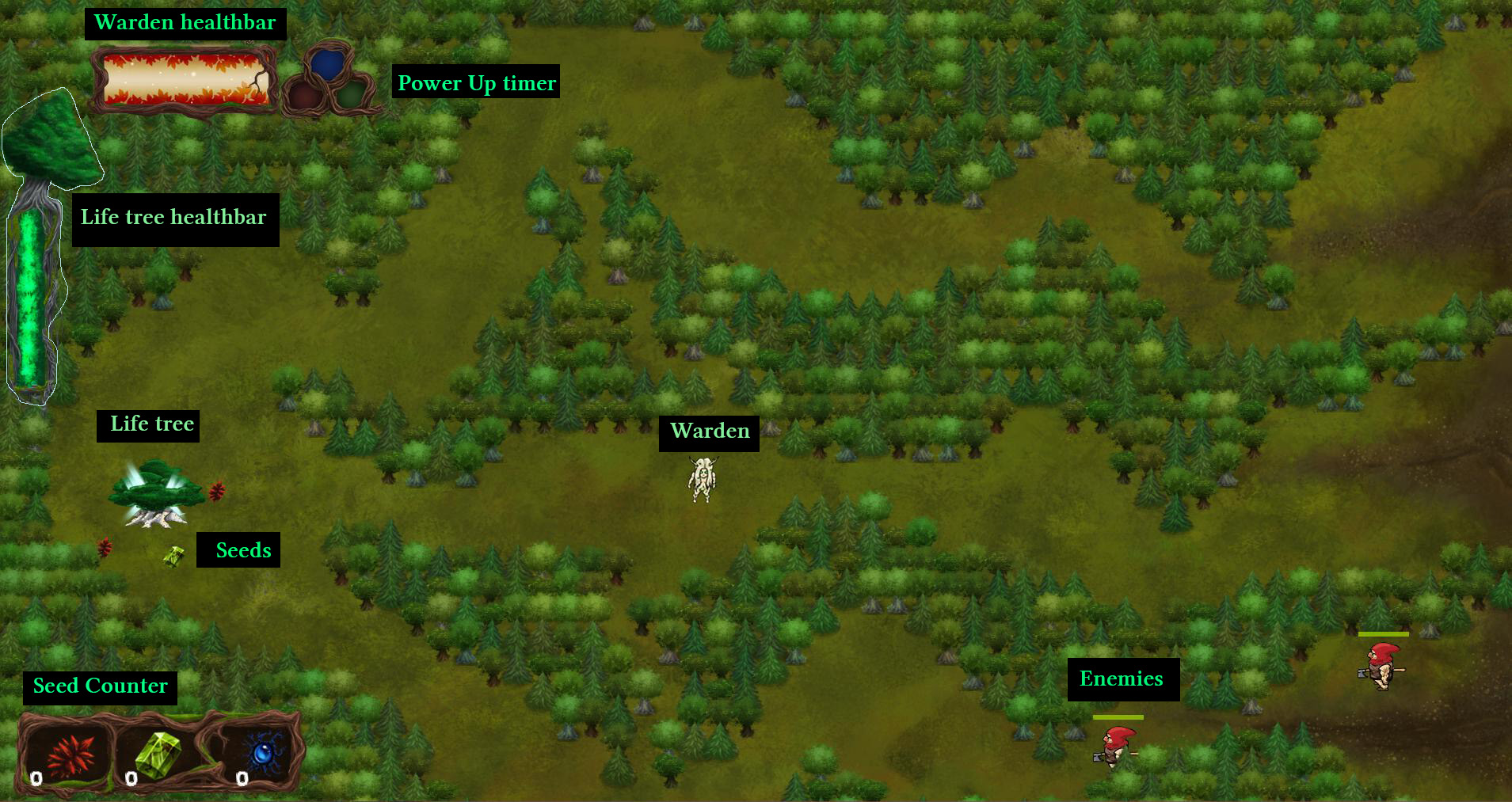Click the dark green Power Up orb
This screenshot has height=802, width=1512.
pos(351,95)
